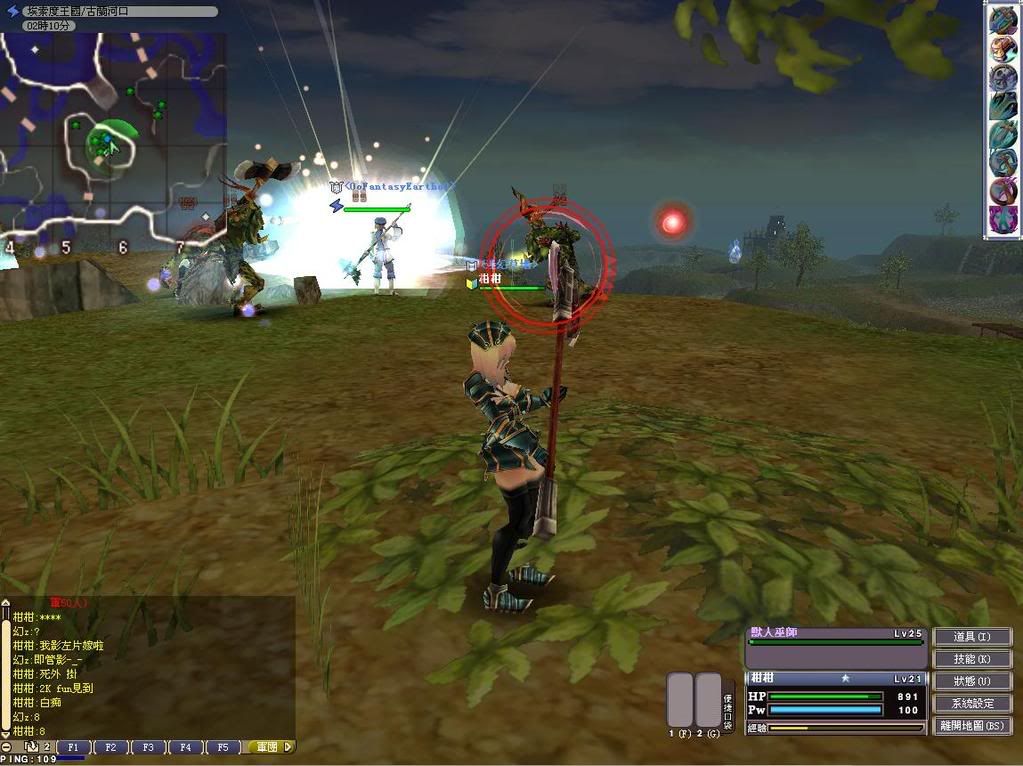The width and height of the screenshot is (1023, 766).
Task: Minimize chat with the minus button
Action: point(7,747)
